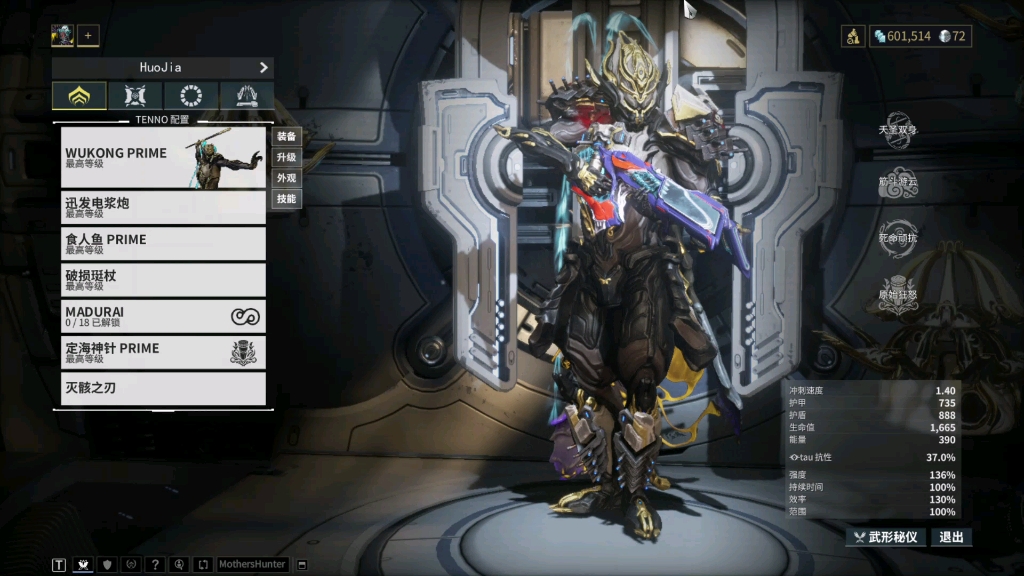View the 原始狂怒 ability icon
The image size is (1024, 576).
[x=897, y=295]
